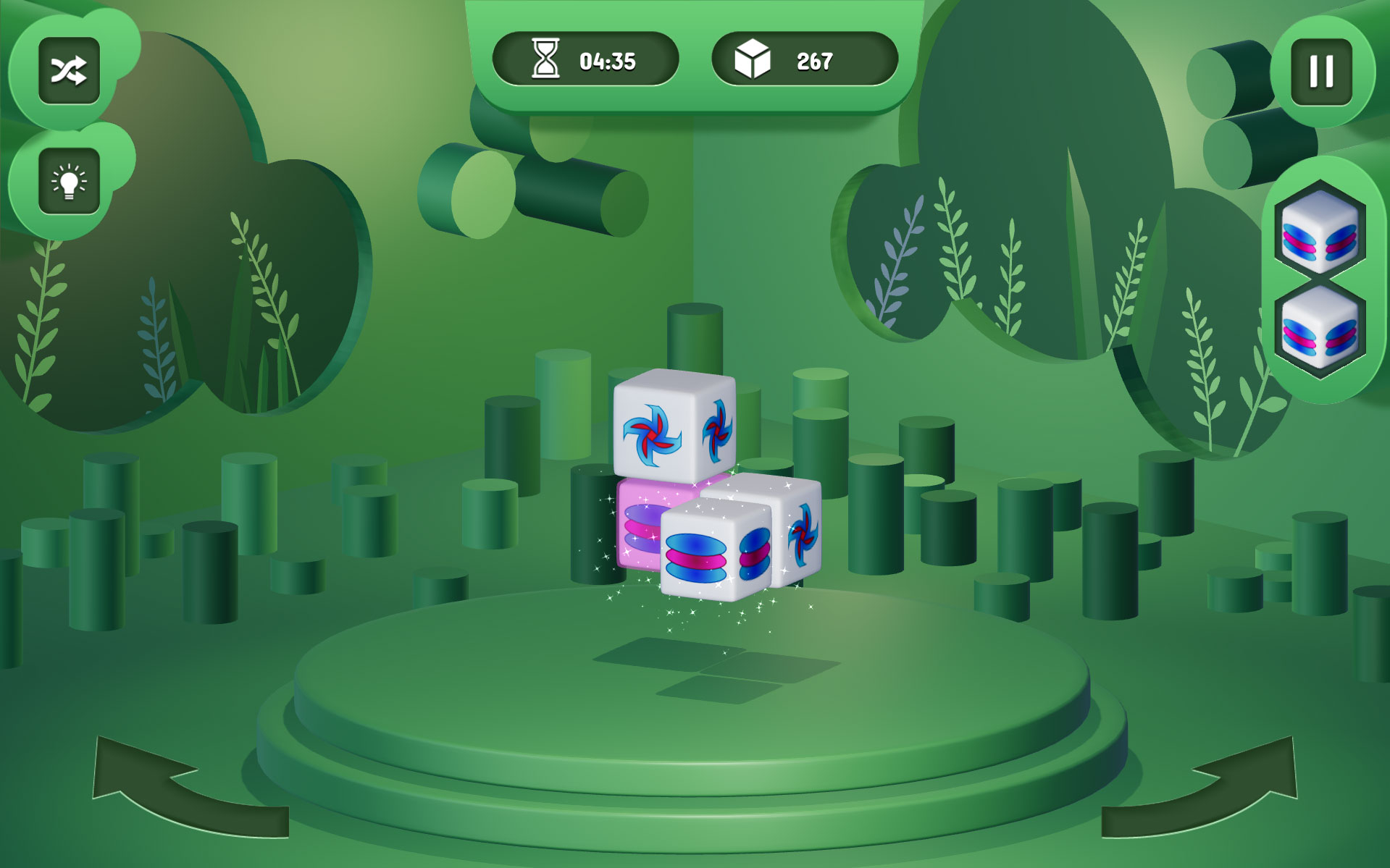Click the counter showing 267 cubes

click(814, 60)
